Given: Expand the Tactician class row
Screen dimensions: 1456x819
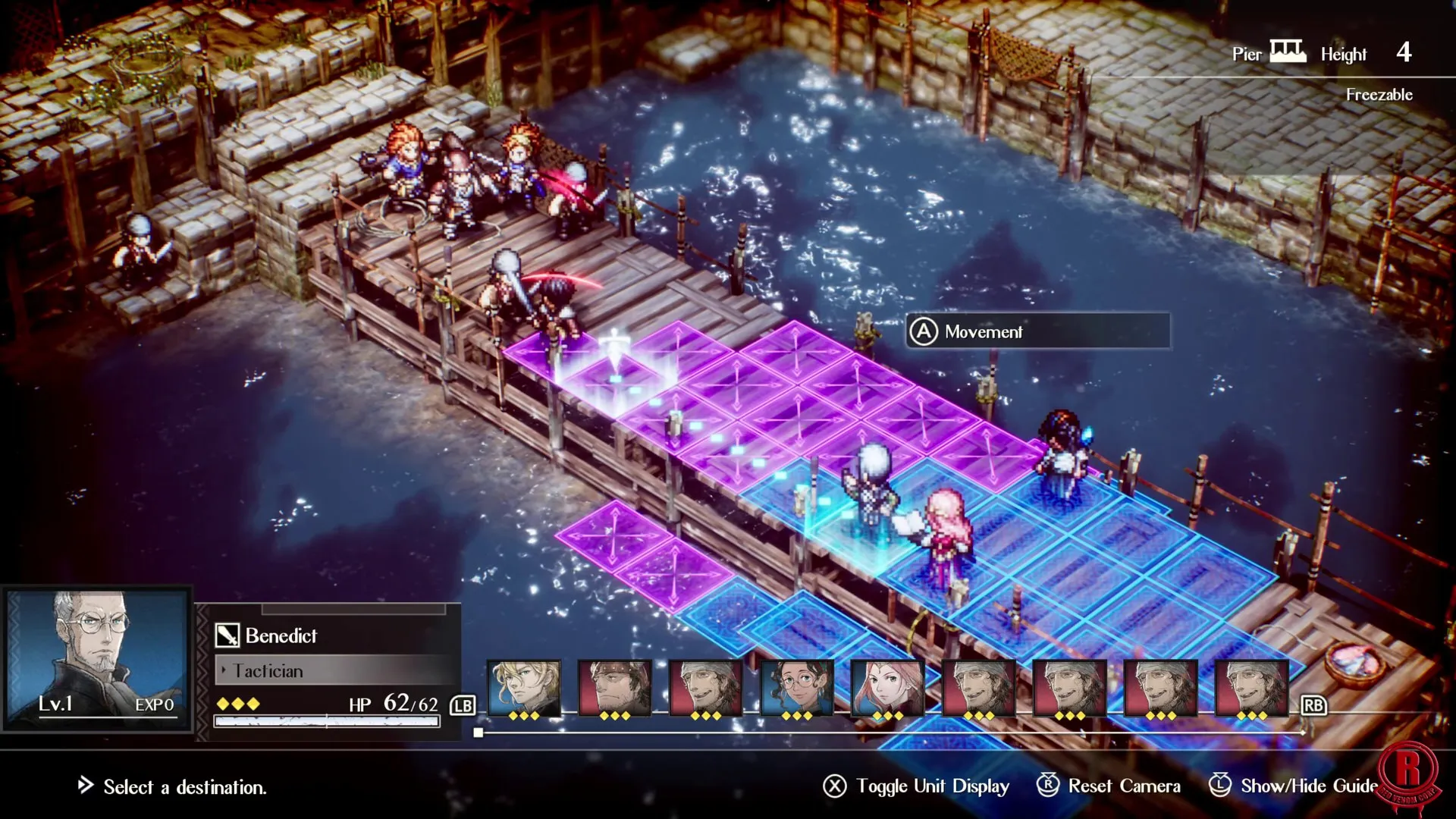Looking at the screenshot, I should 334,670.
